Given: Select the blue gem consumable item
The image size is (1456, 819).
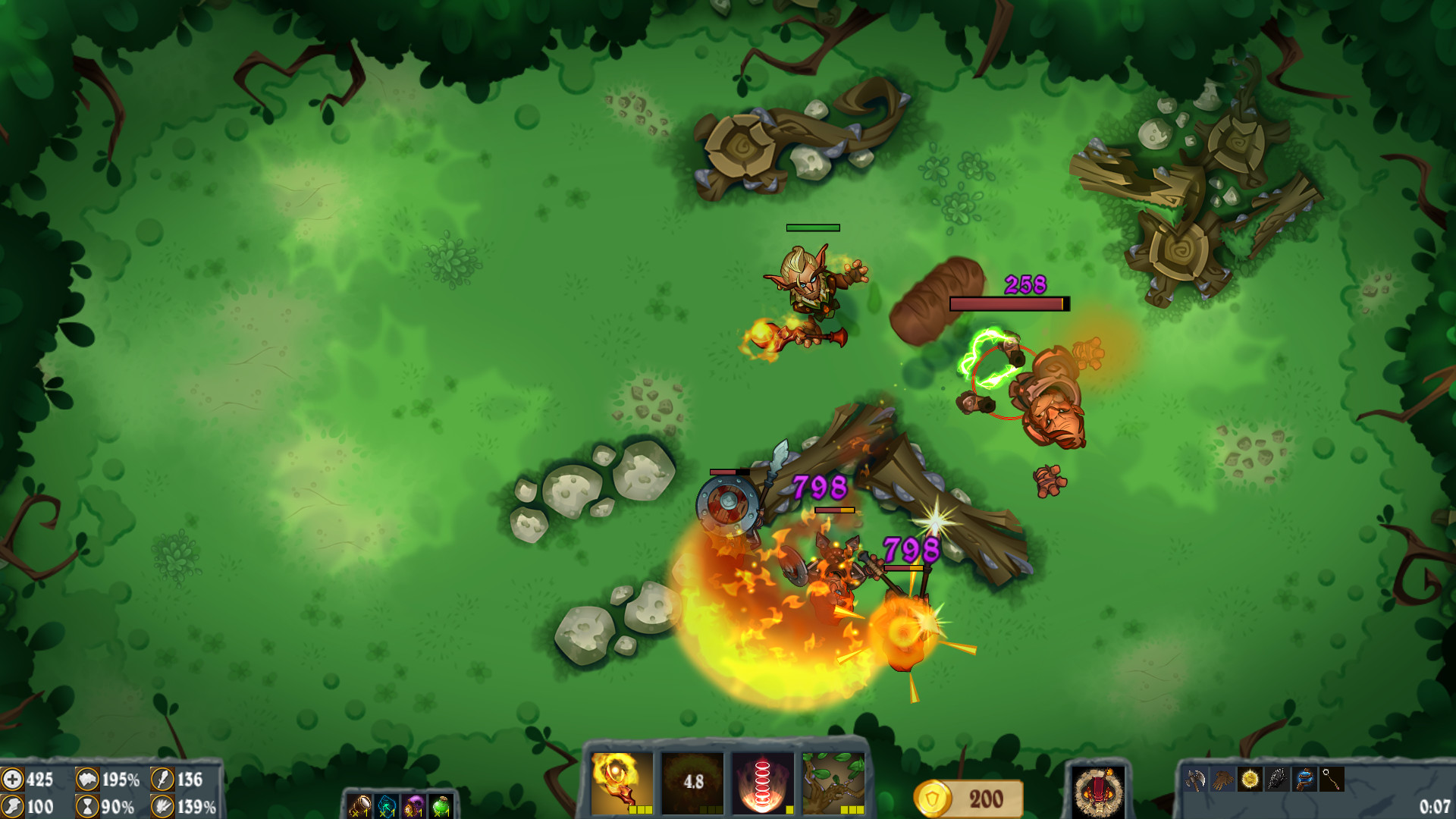Looking at the screenshot, I should click(385, 805).
